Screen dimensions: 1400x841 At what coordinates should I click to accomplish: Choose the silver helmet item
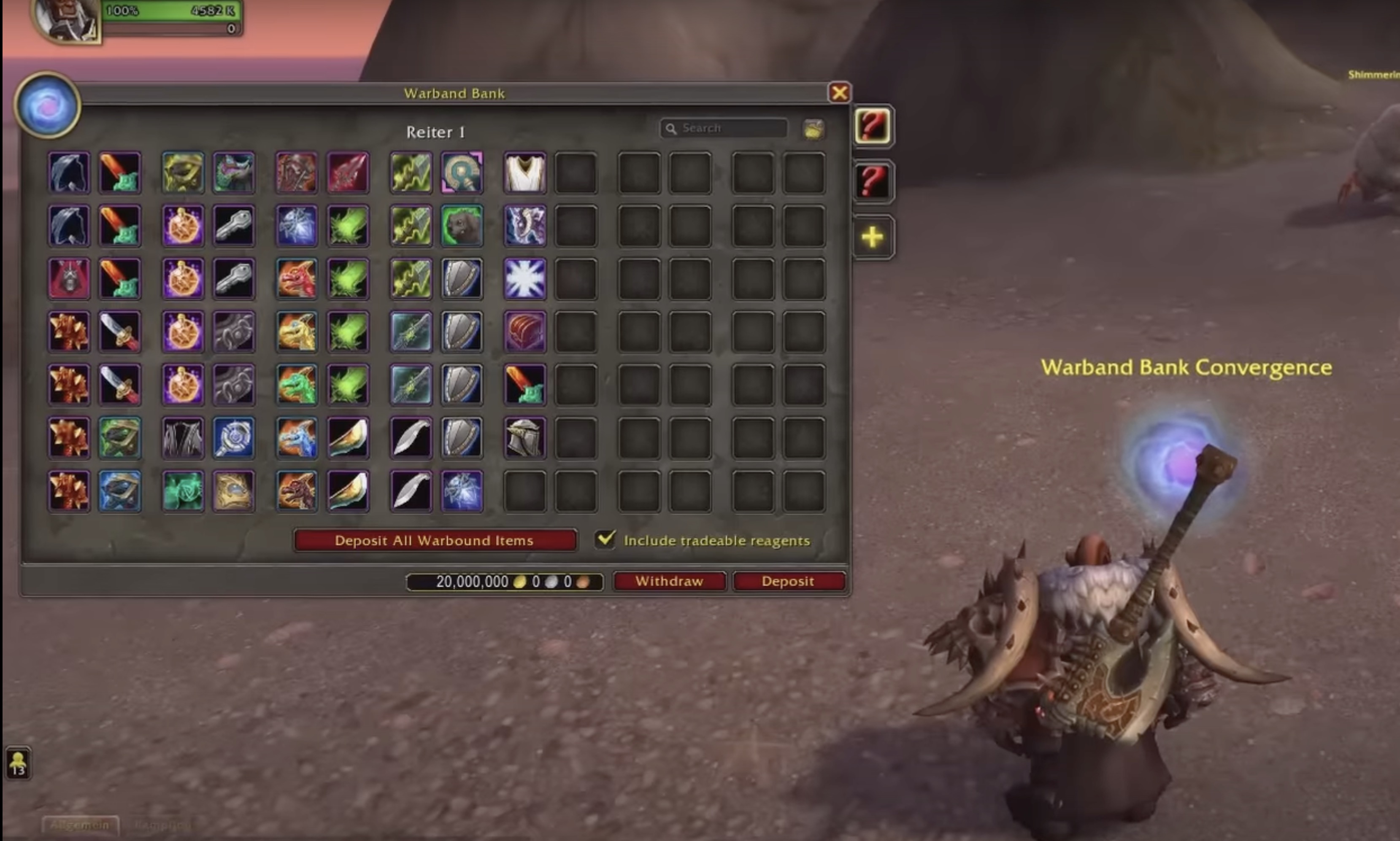525,437
